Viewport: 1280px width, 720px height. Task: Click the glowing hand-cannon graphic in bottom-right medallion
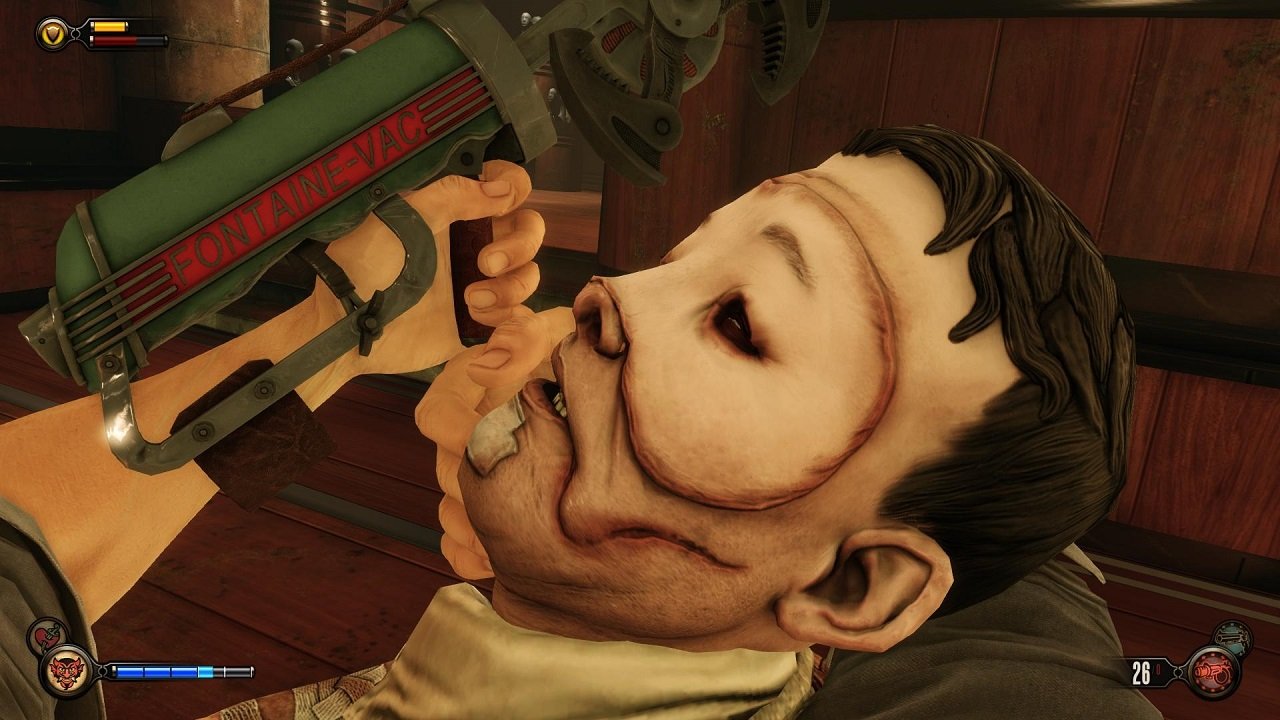click(1214, 672)
